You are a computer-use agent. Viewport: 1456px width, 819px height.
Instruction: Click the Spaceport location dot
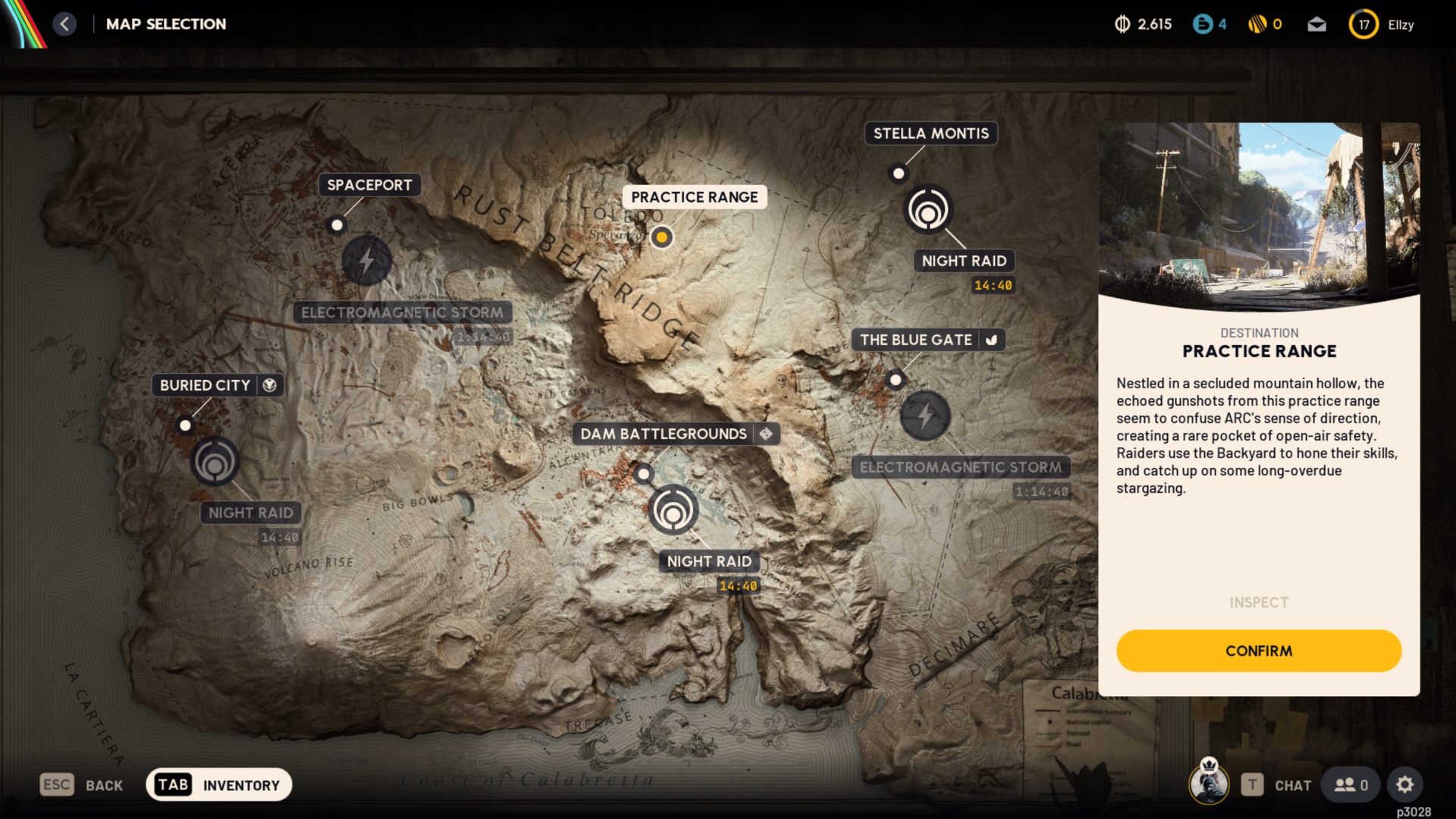337,225
